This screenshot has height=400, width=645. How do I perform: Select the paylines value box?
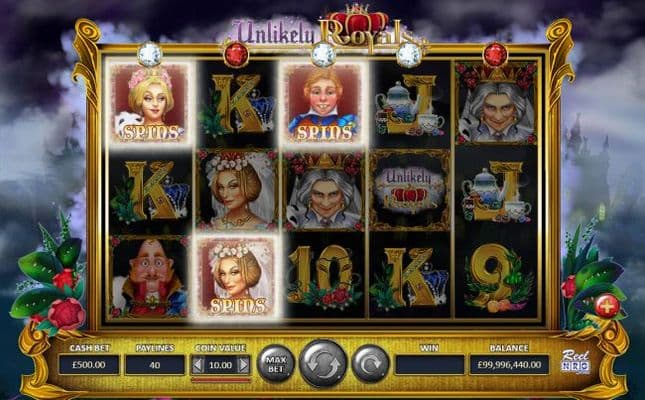pyautogui.click(x=154, y=365)
